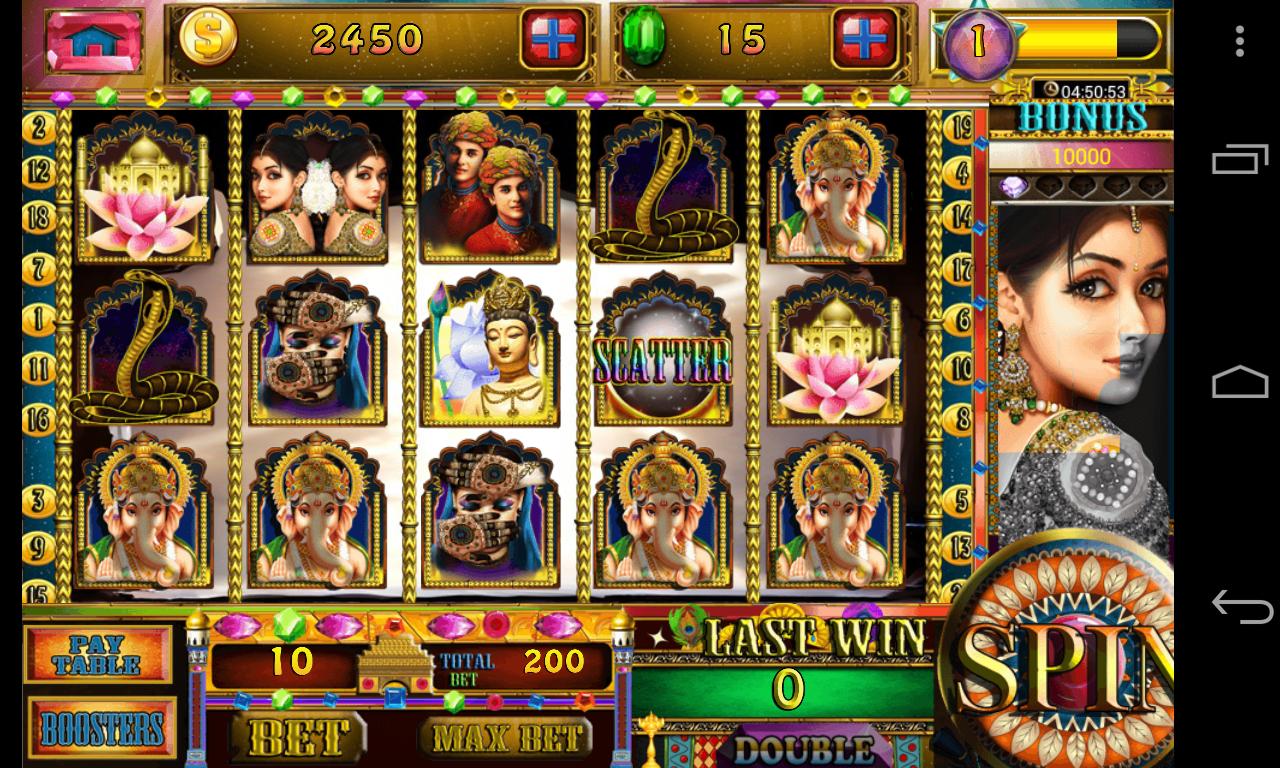The width and height of the screenshot is (1280, 768).
Task: Tap the gold dollar coin icon
Action: [x=206, y=36]
